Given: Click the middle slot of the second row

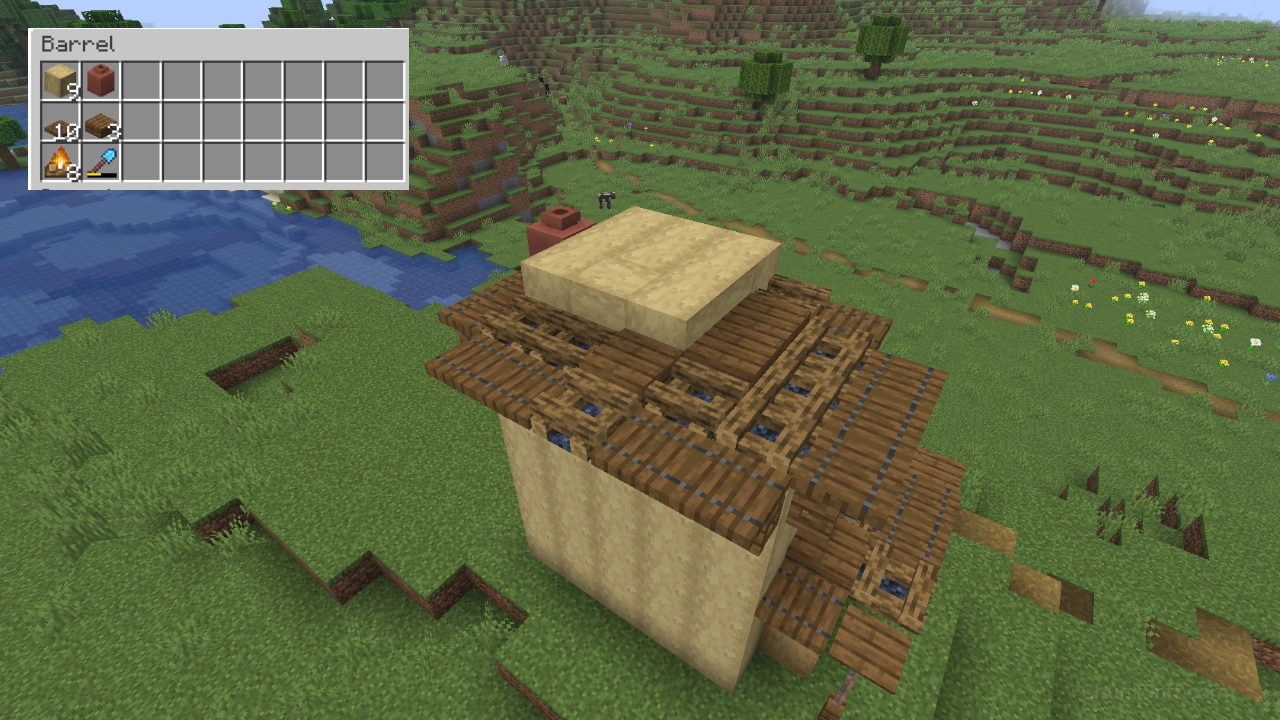Looking at the screenshot, I should pyautogui.click(x=222, y=122).
